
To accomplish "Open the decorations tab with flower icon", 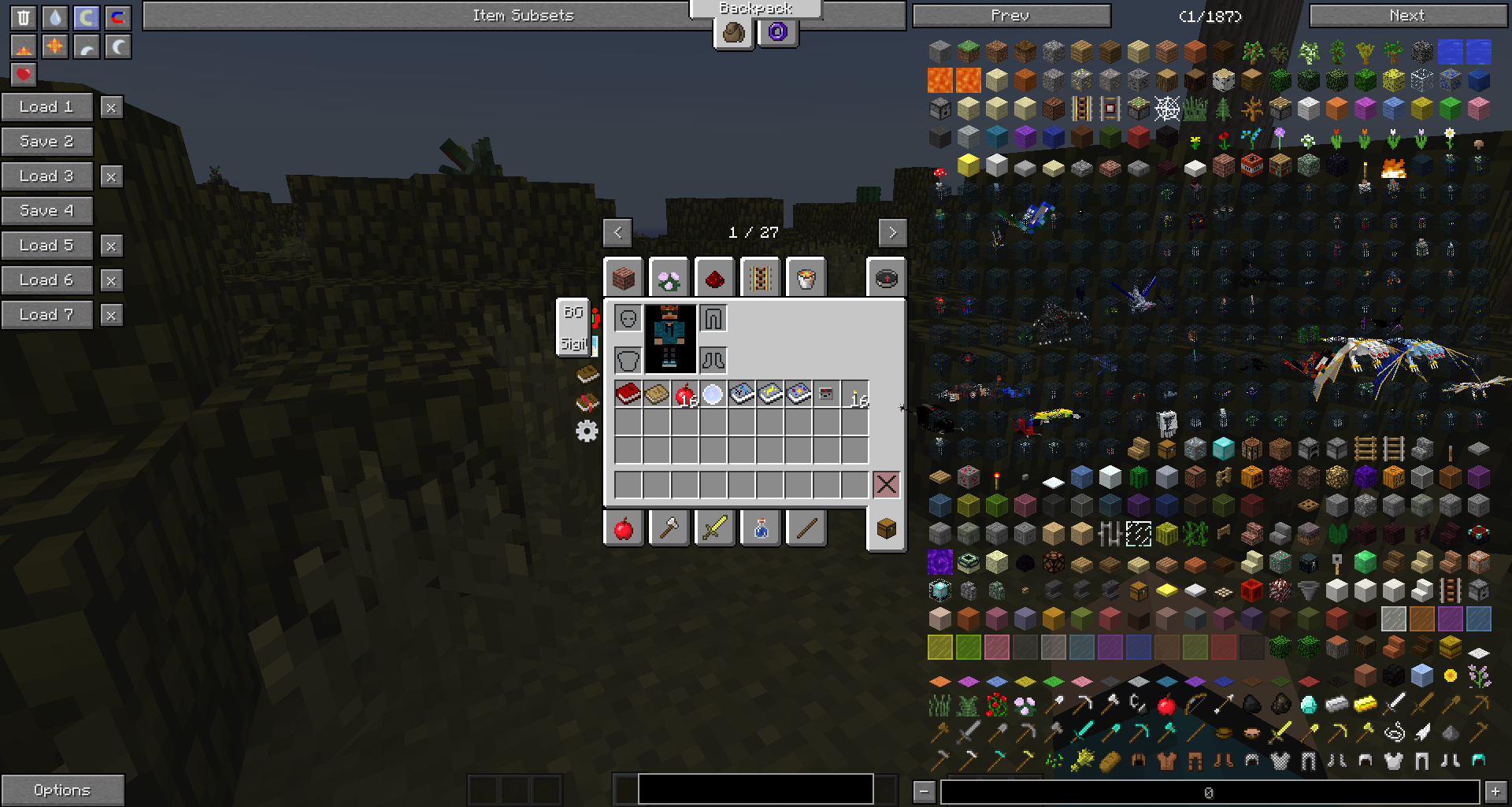I will click(x=668, y=277).
